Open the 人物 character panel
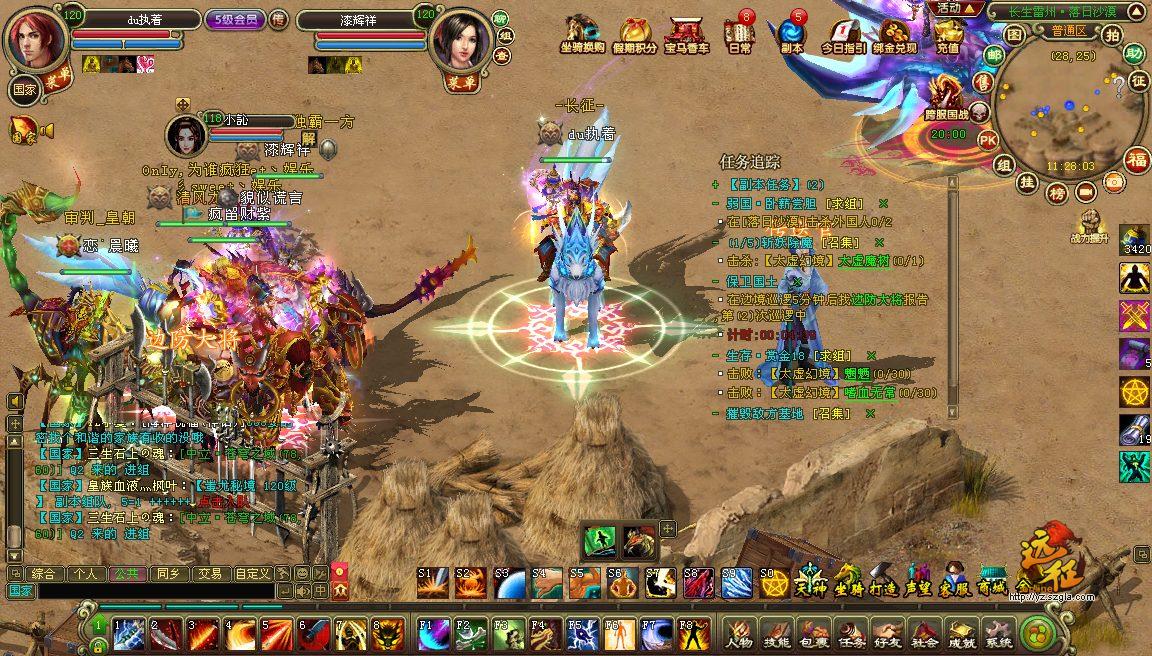 [x=740, y=633]
